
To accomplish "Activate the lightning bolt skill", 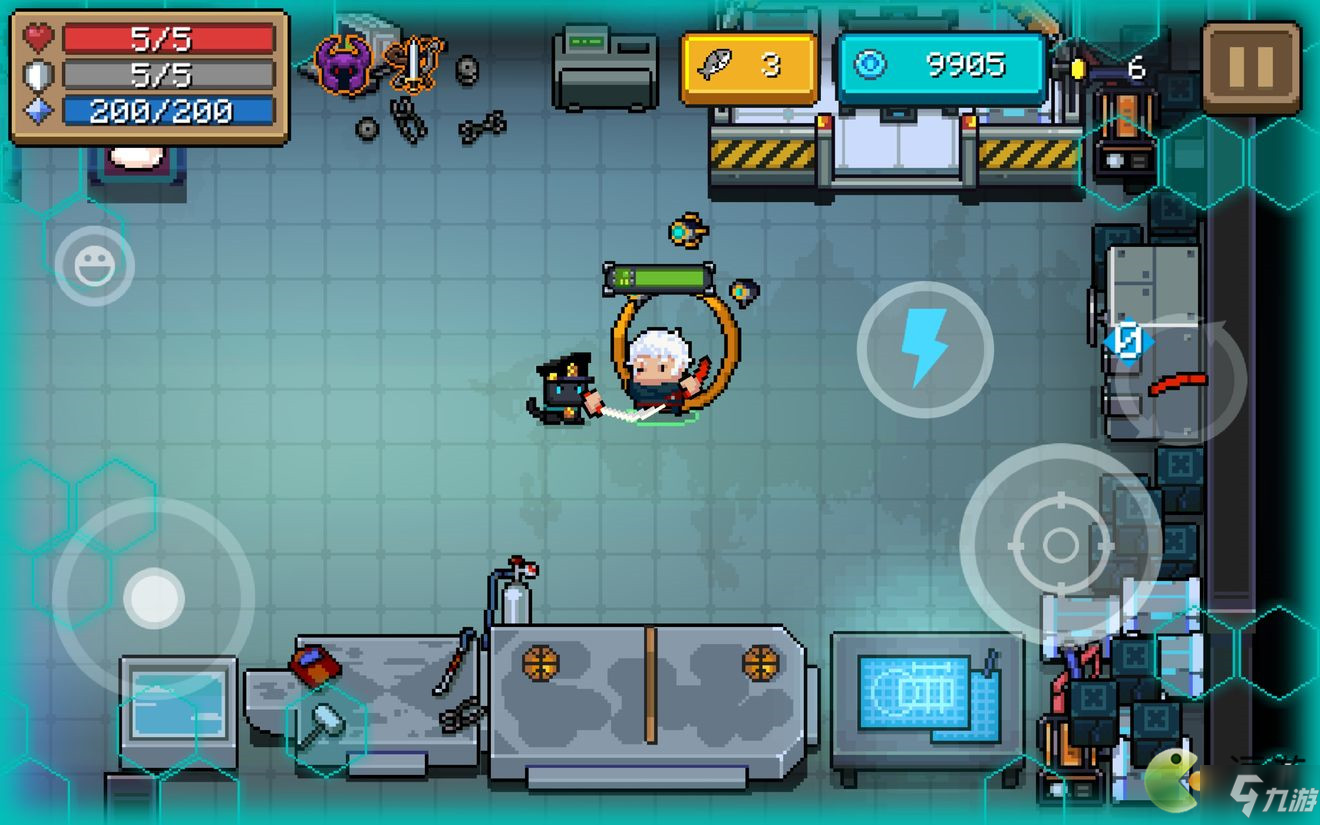I will click(x=925, y=348).
